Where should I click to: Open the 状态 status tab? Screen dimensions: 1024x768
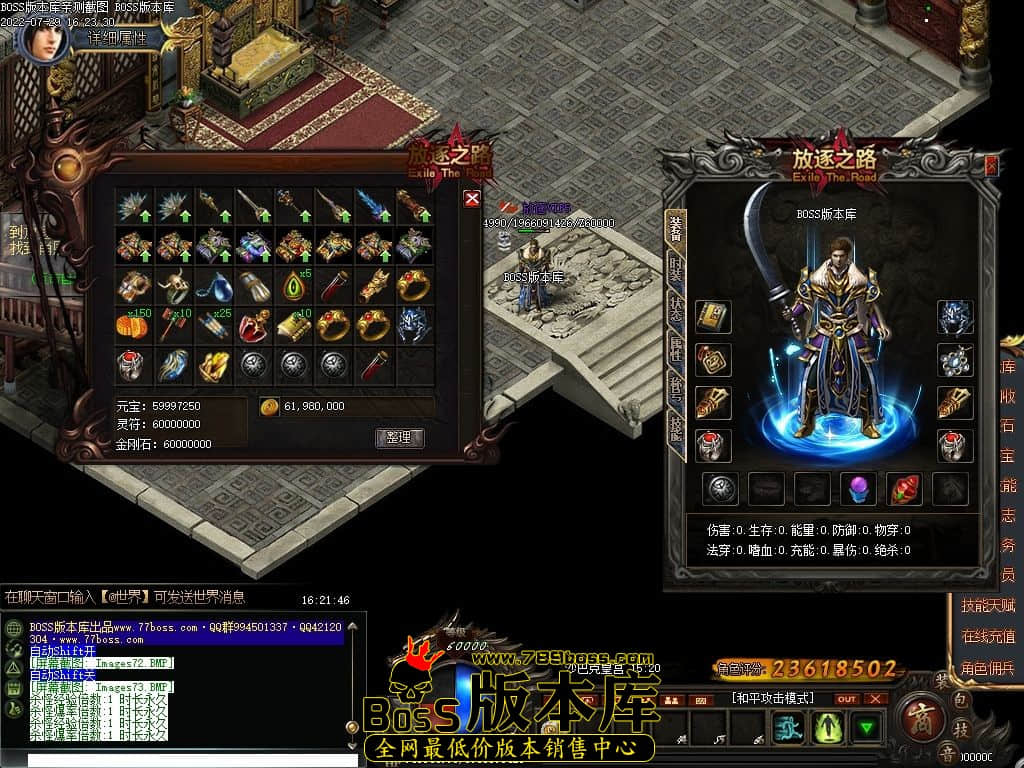676,307
